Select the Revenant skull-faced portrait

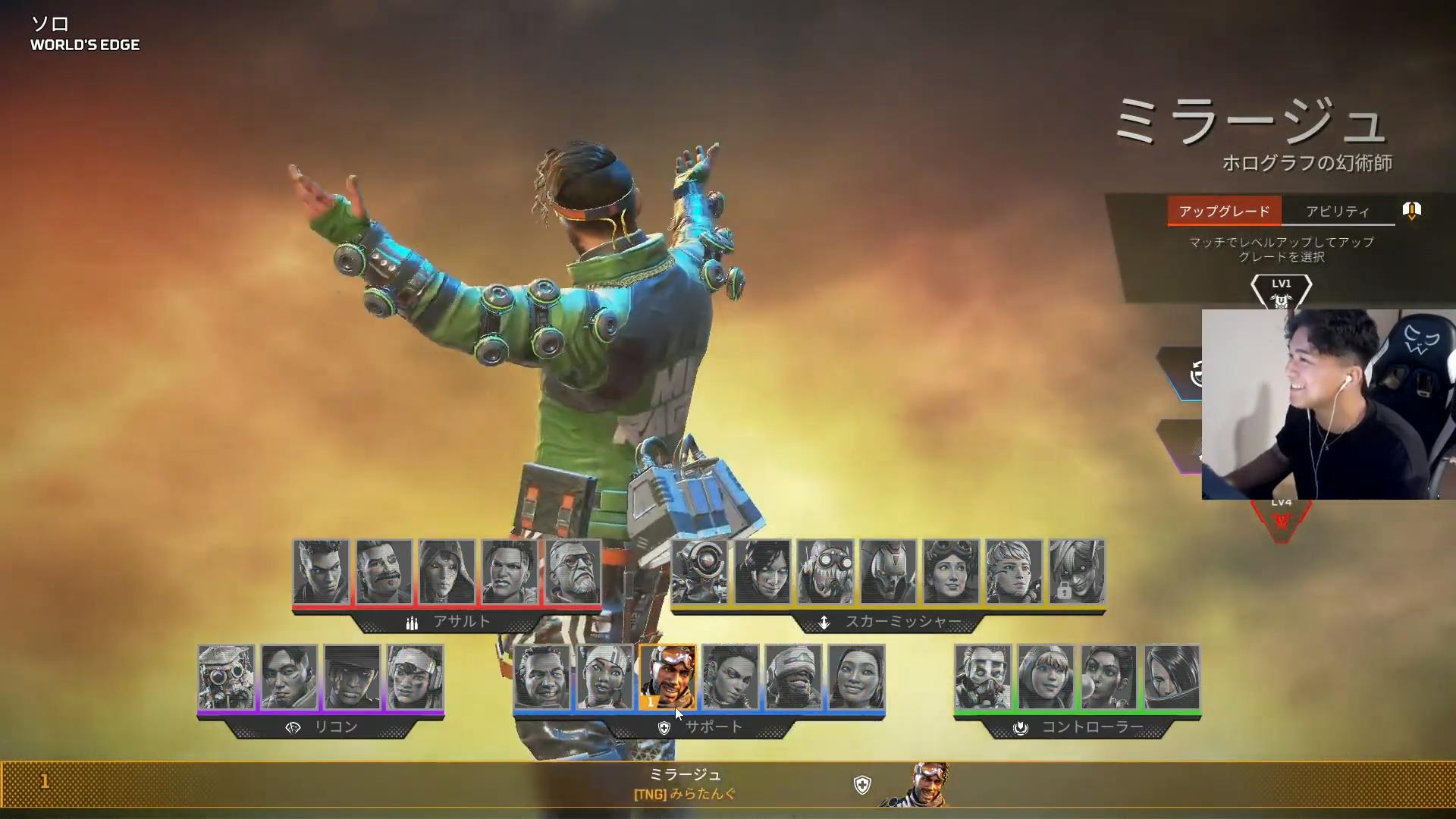pyautogui.click(x=888, y=572)
